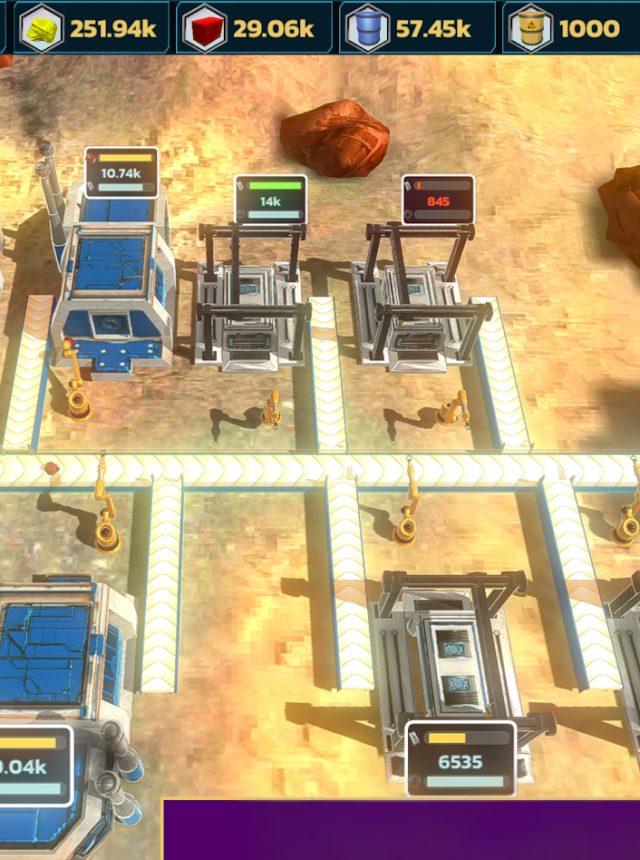This screenshot has width=640, height=860.
Task: Tap the red 845 machine status panel
Action: click(438, 199)
